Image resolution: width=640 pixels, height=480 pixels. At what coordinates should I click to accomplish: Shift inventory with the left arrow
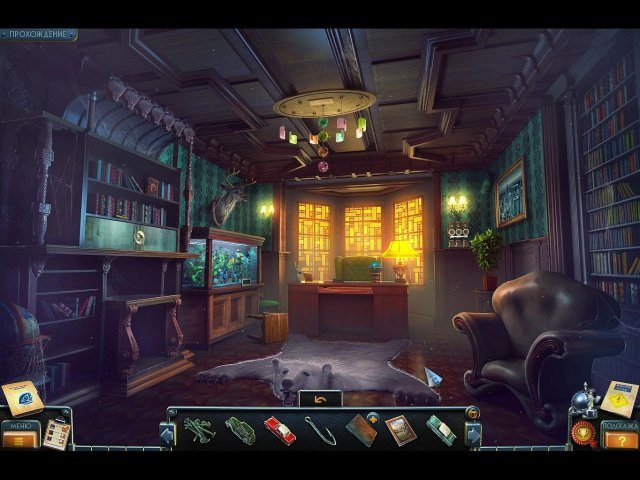coord(166,433)
